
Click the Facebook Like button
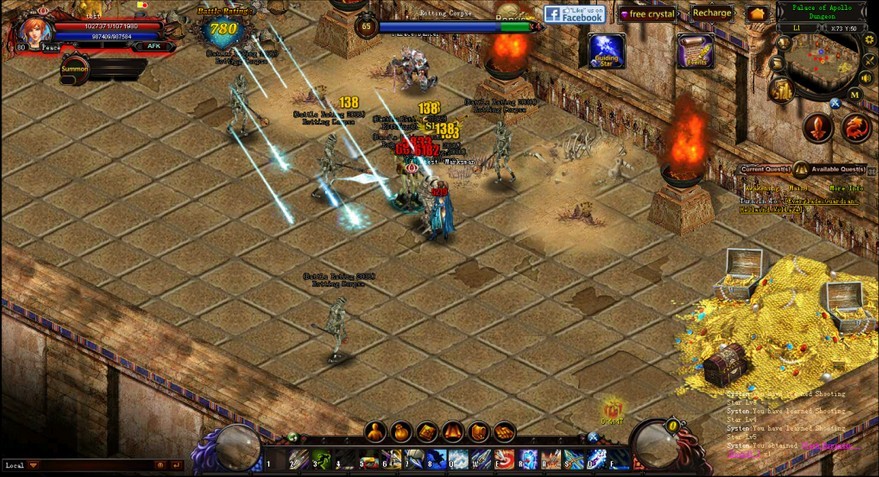tap(575, 14)
